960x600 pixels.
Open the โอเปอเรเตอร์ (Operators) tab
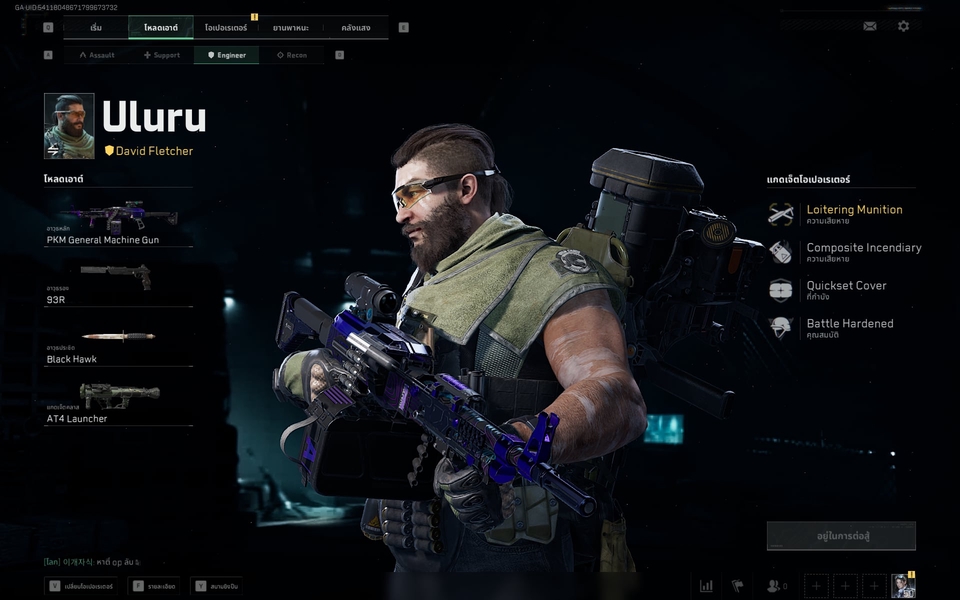225,28
